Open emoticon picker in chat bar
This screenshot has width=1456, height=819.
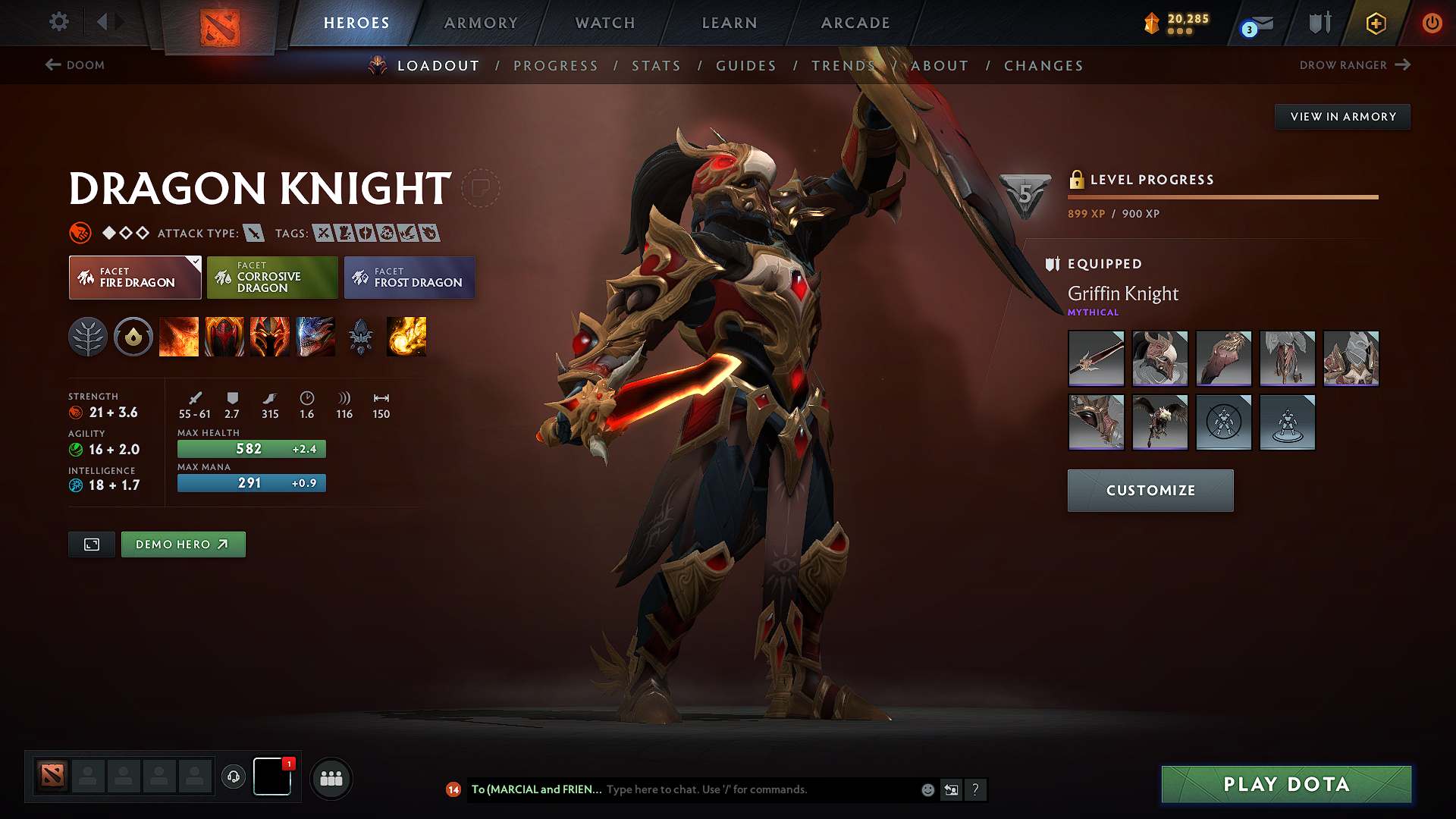927,789
